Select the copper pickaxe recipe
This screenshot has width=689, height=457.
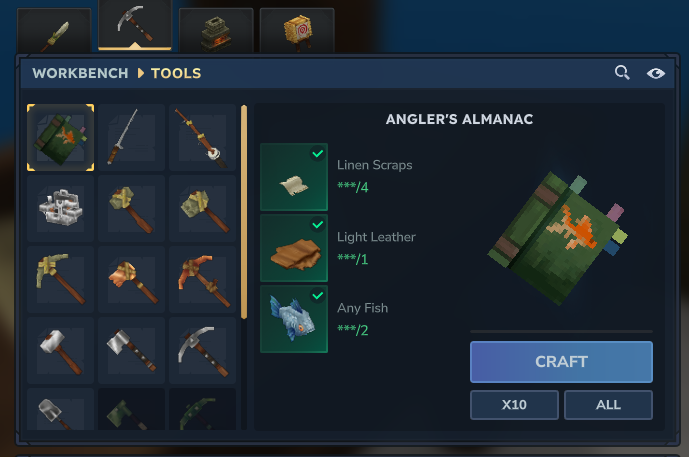click(x=132, y=280)
